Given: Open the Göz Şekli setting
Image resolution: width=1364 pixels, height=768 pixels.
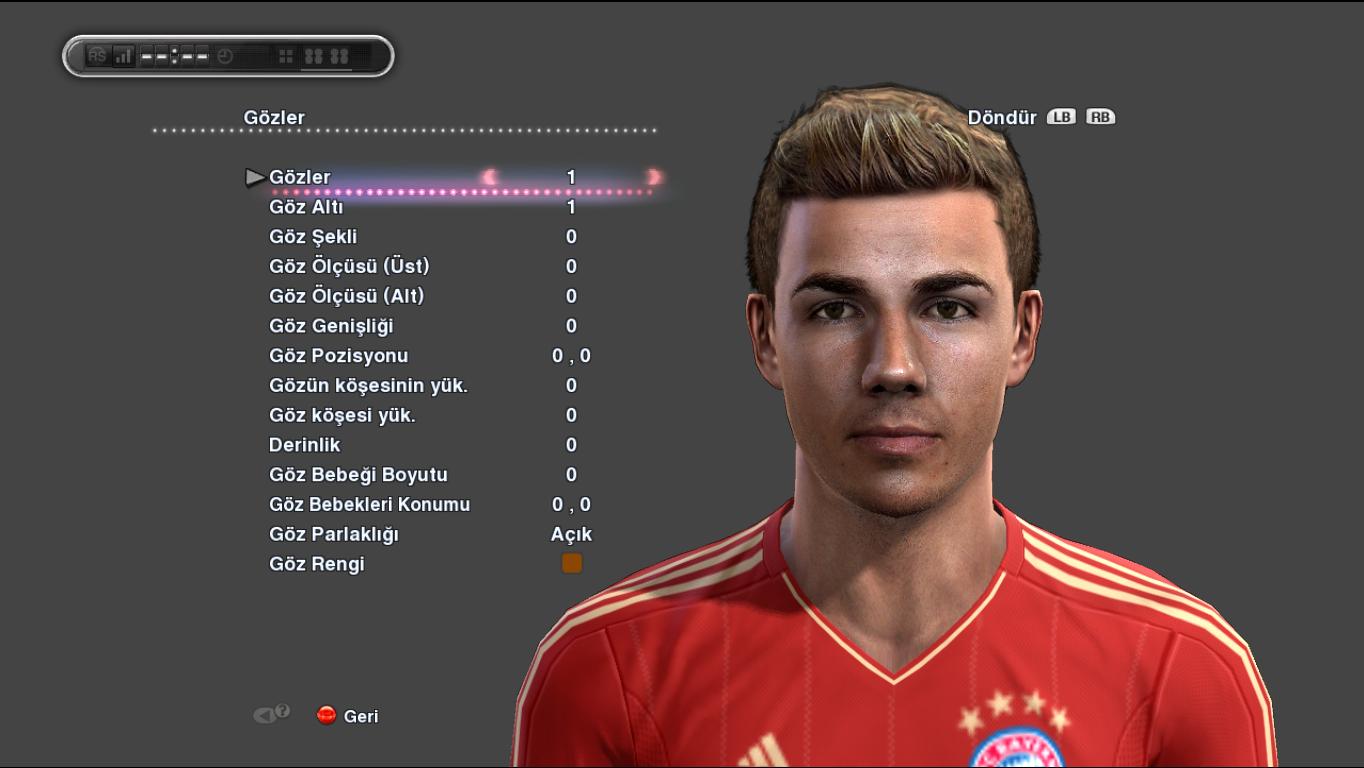Looking at the screenshot, I should (313, 237).
